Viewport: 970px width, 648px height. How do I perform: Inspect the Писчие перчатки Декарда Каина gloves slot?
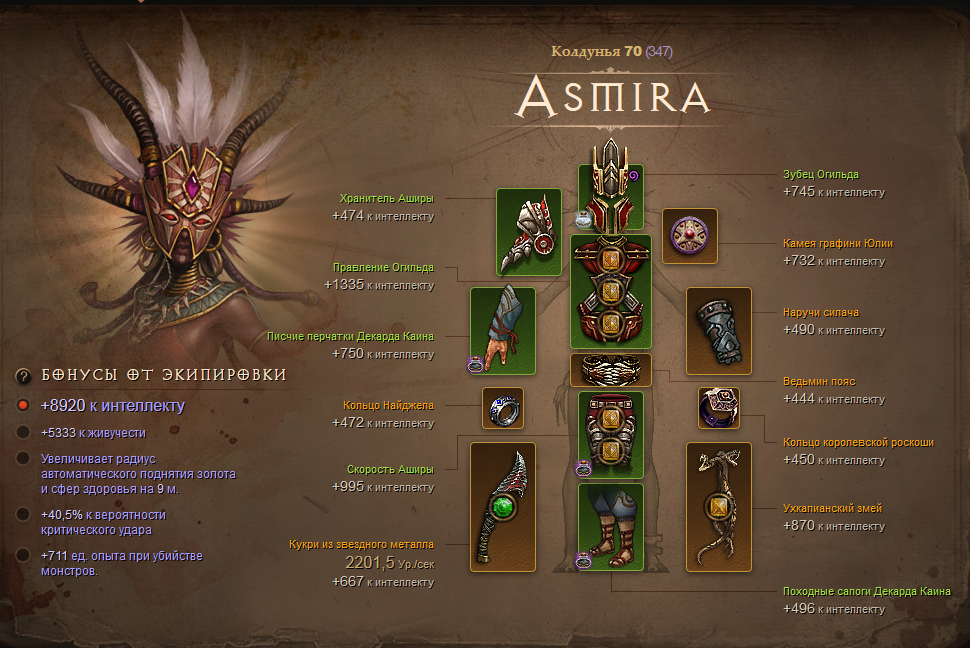503,331
